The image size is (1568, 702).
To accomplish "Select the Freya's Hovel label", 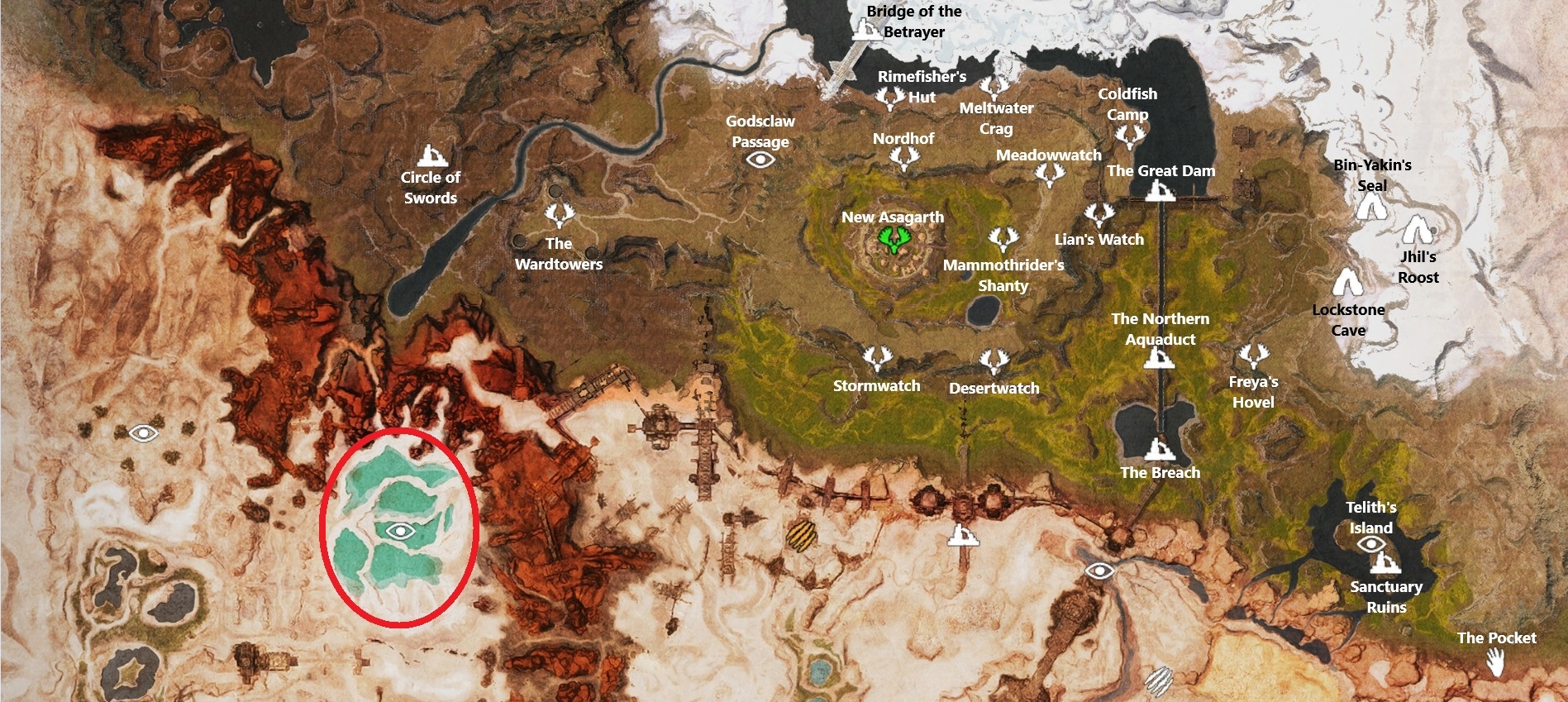I will point(1253,392).
